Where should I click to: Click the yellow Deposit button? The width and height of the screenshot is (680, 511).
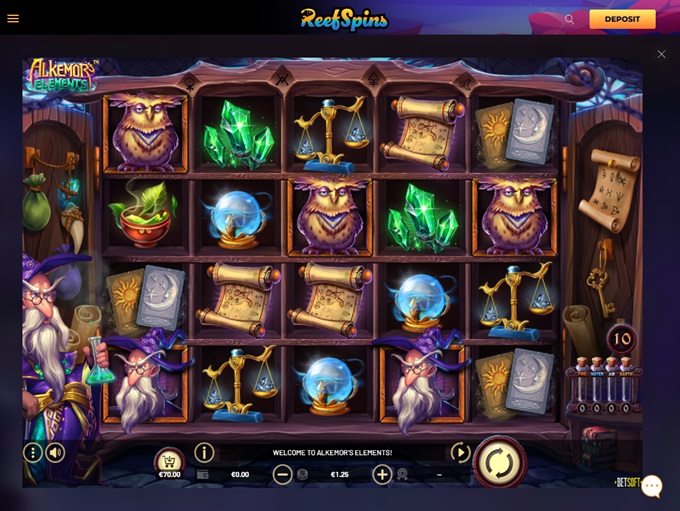pos(622,19)
